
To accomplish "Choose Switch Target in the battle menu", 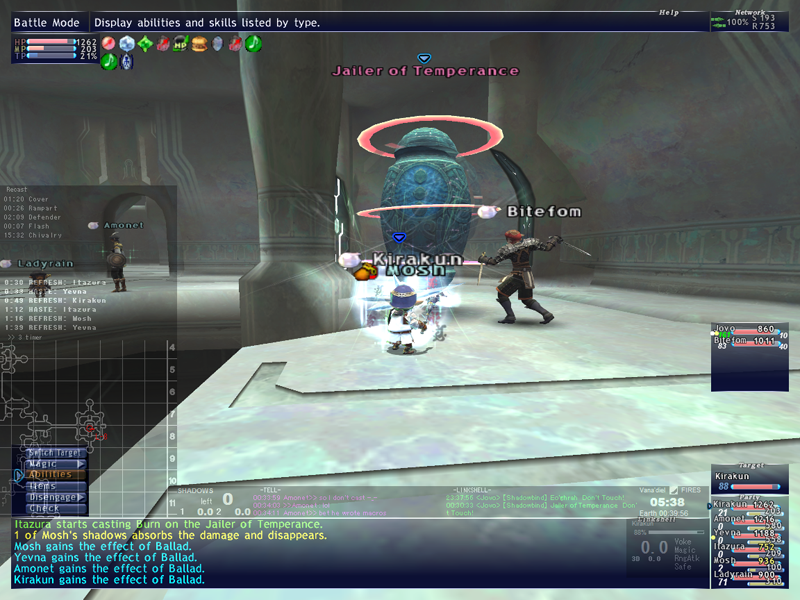I will (x=55, y=453).
